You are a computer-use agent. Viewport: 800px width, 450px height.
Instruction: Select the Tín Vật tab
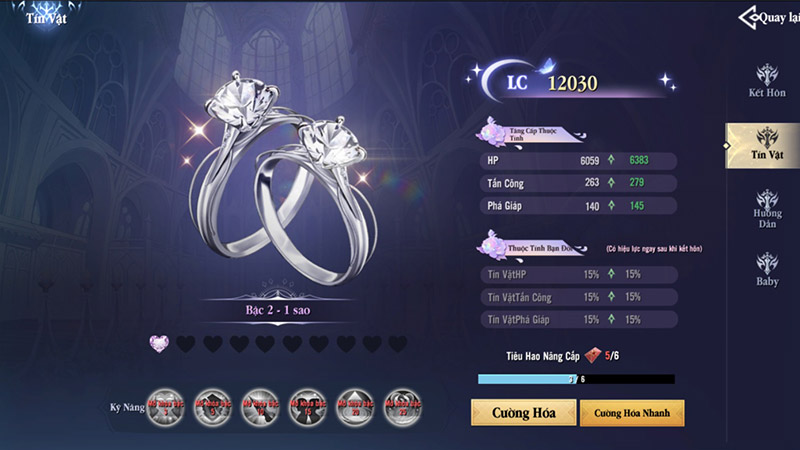click(x=766, y=145)
